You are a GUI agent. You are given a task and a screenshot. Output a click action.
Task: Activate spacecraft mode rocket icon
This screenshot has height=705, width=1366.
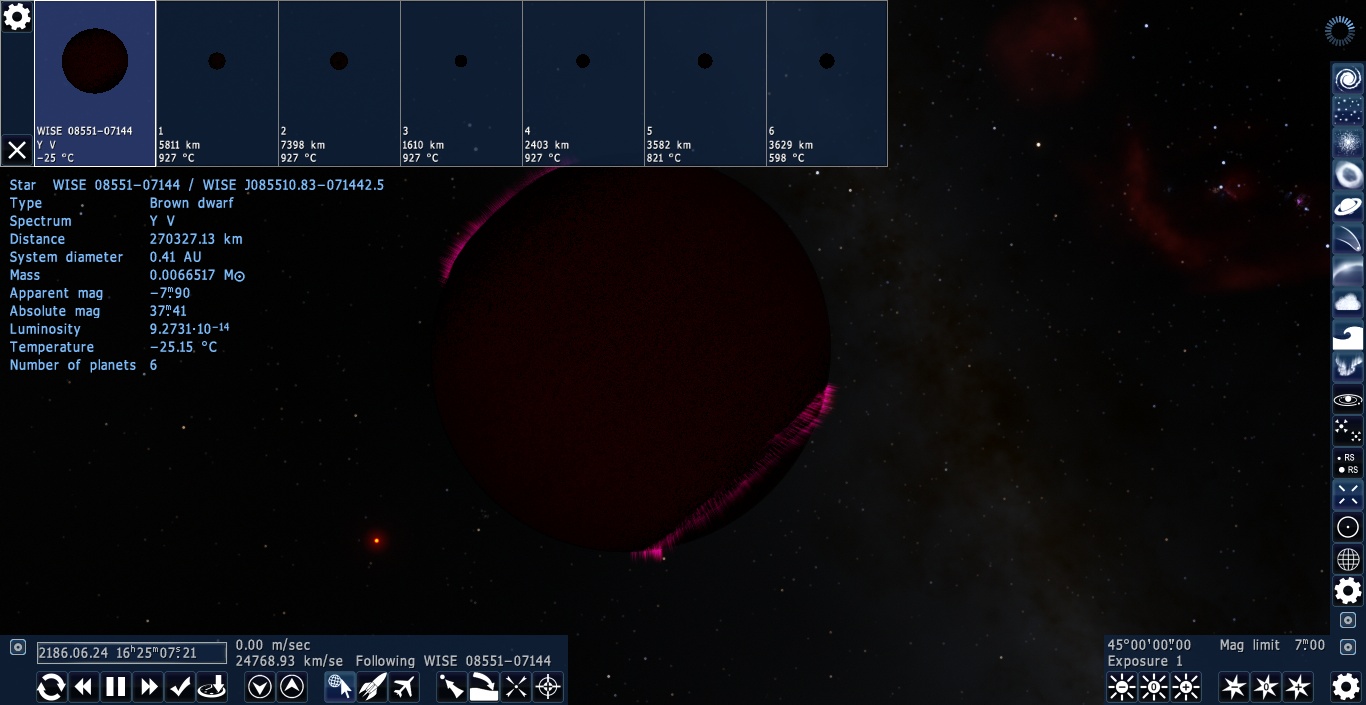(x=372, y=687)
